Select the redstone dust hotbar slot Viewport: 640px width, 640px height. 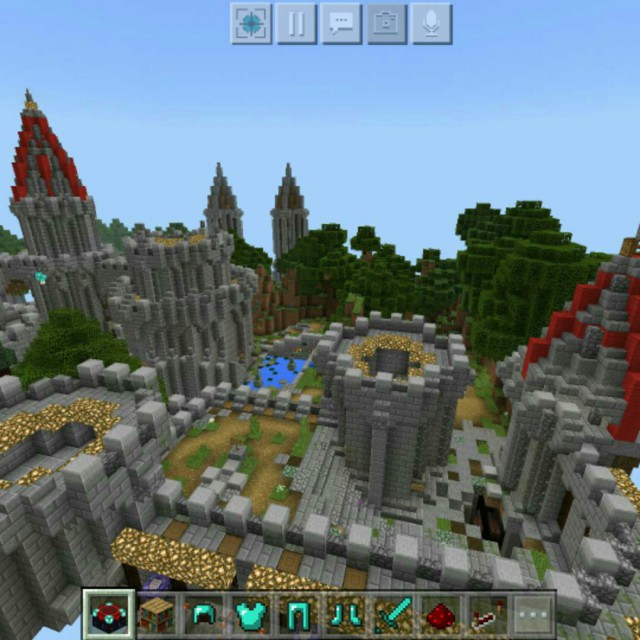coord(439,614)
